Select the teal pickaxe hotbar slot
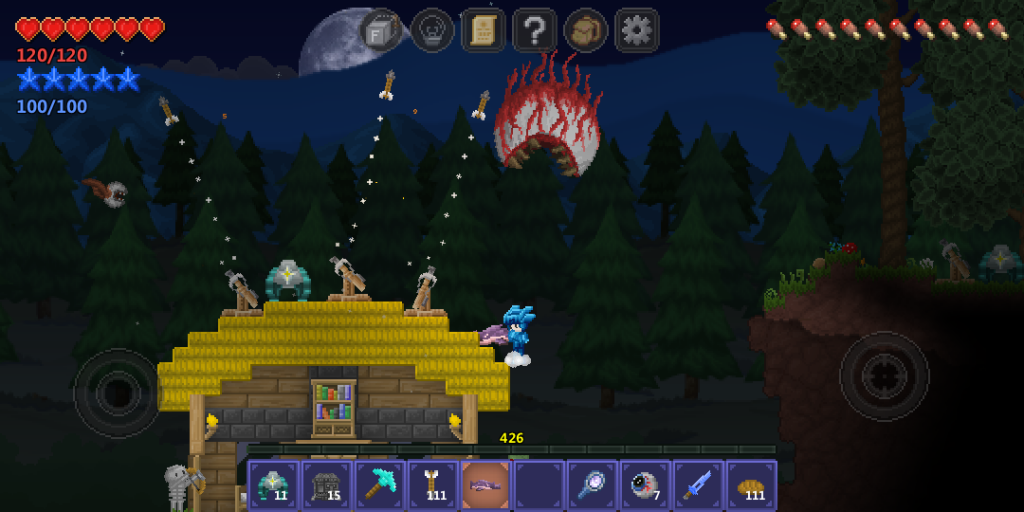Image resolution: width=1024 pixels, height=512 pixels. pyautogui.click(x=379, y=485)
